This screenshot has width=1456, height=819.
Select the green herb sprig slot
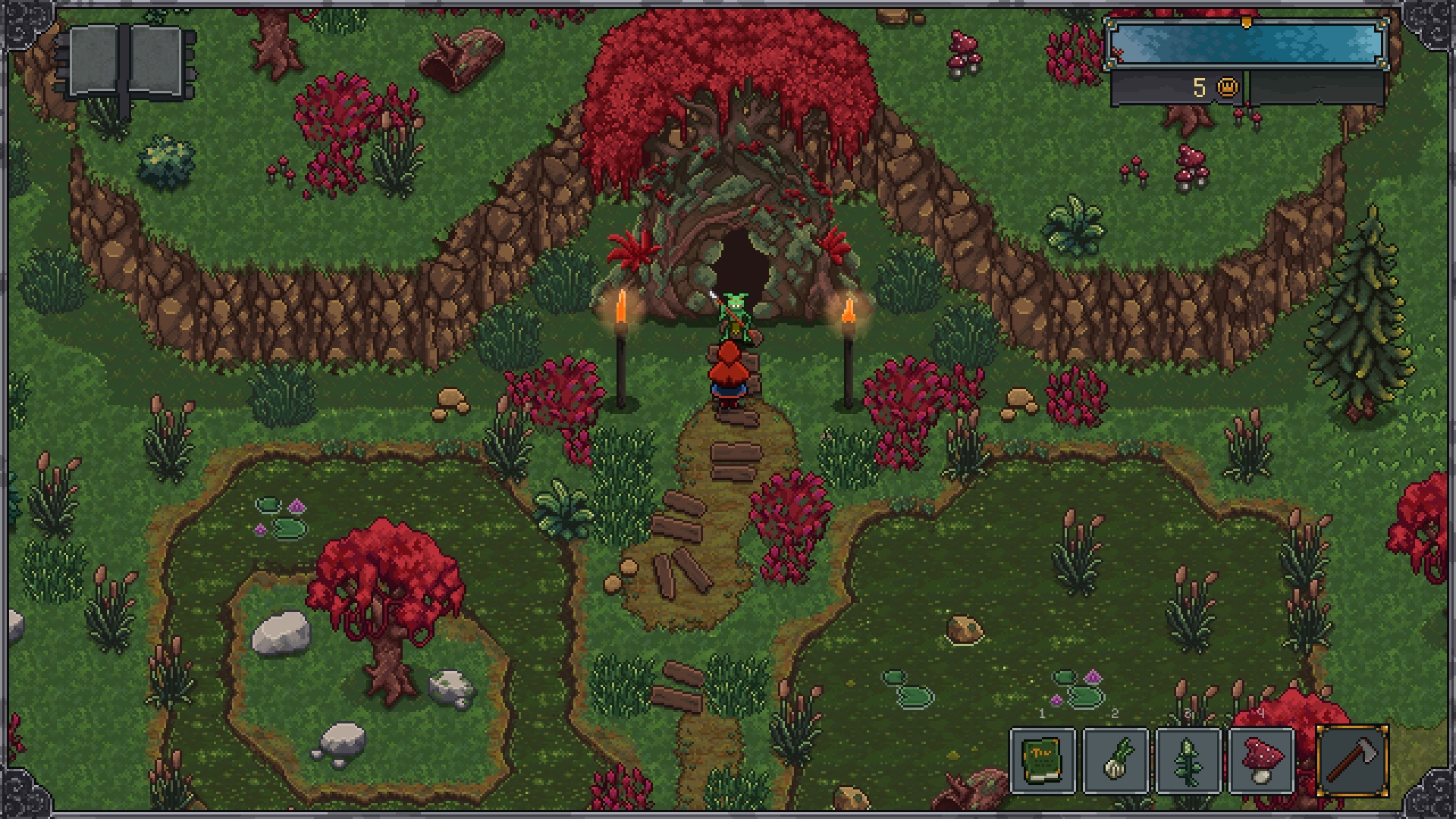pyautogui.click(x=1188, y=761)
